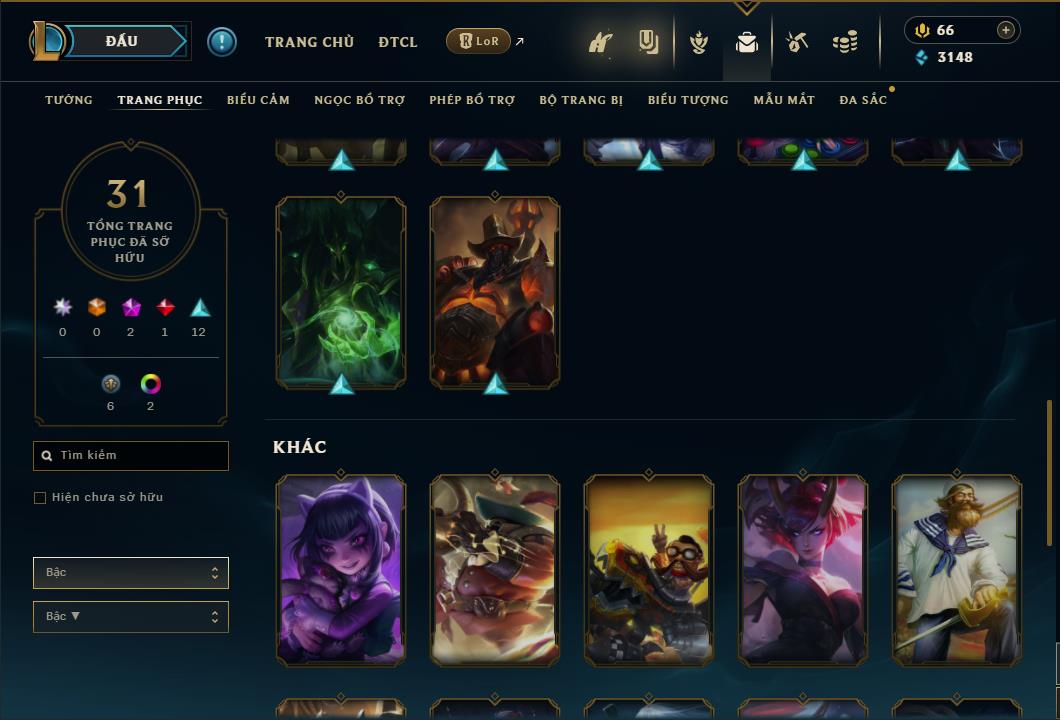Switch to the TƯỚNG tab

point(69,100)
